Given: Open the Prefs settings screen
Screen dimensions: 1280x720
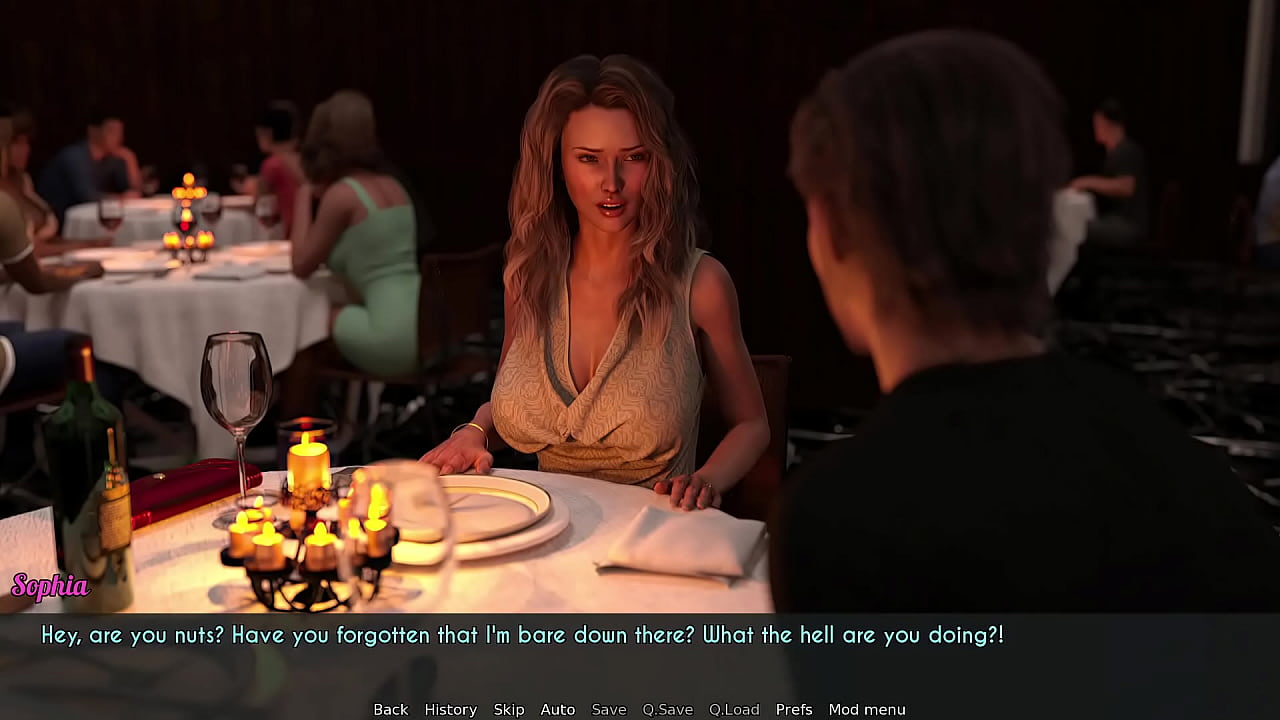Looking at the screenshot, I should (794, 709).
